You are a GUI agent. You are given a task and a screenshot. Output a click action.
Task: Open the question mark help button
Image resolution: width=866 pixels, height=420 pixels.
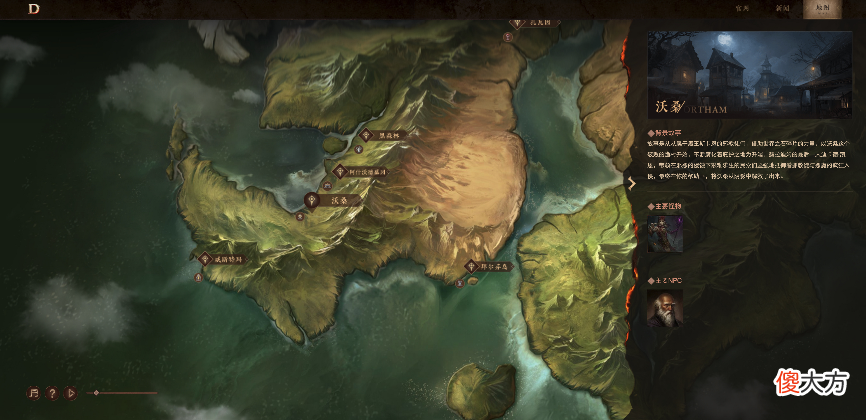coord(52,393)
